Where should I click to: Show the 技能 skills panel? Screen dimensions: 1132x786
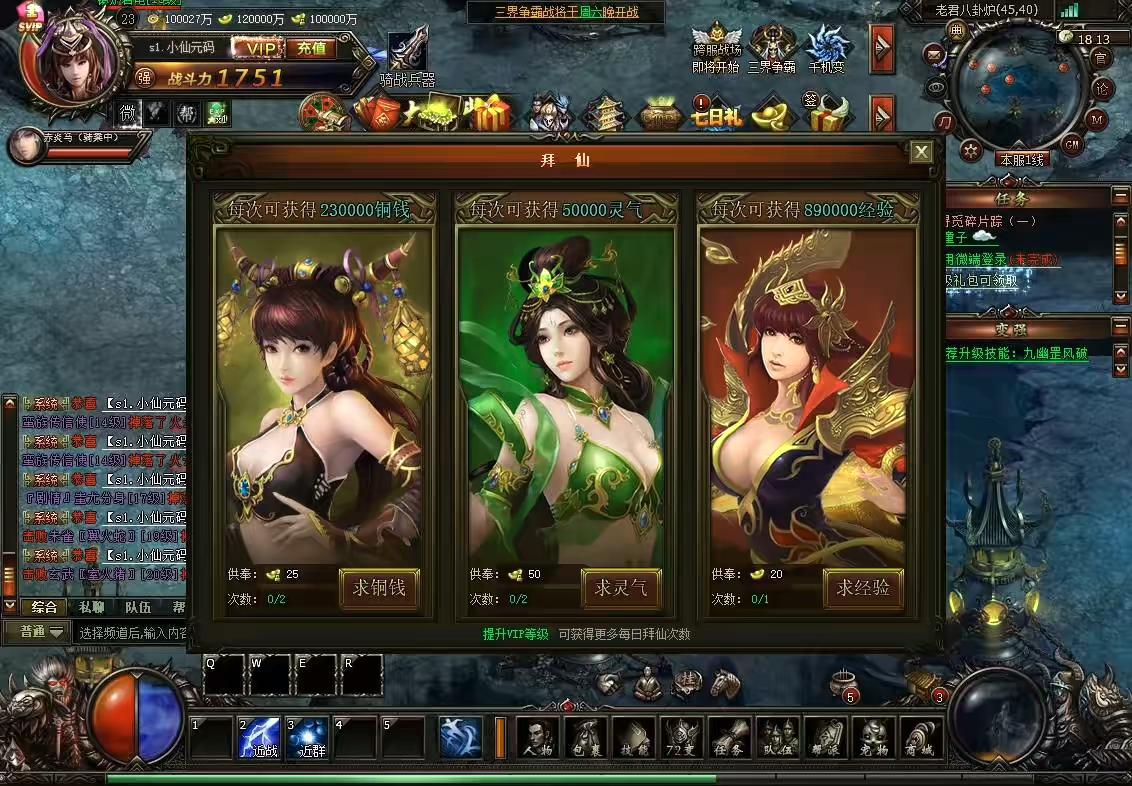(x=633, y=739)
